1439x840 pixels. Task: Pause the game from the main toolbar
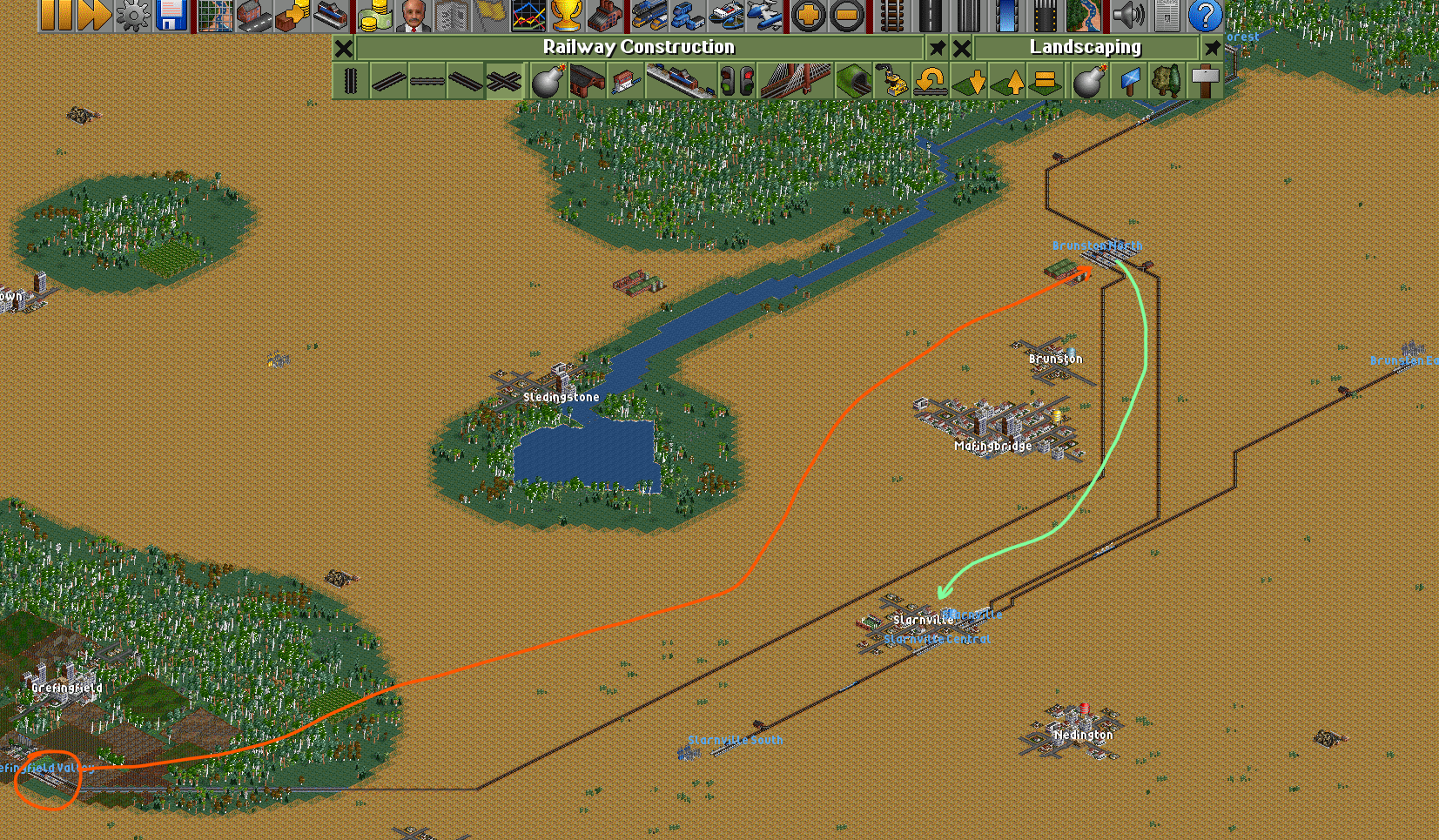pyautogui.click(x=55, y=15)
